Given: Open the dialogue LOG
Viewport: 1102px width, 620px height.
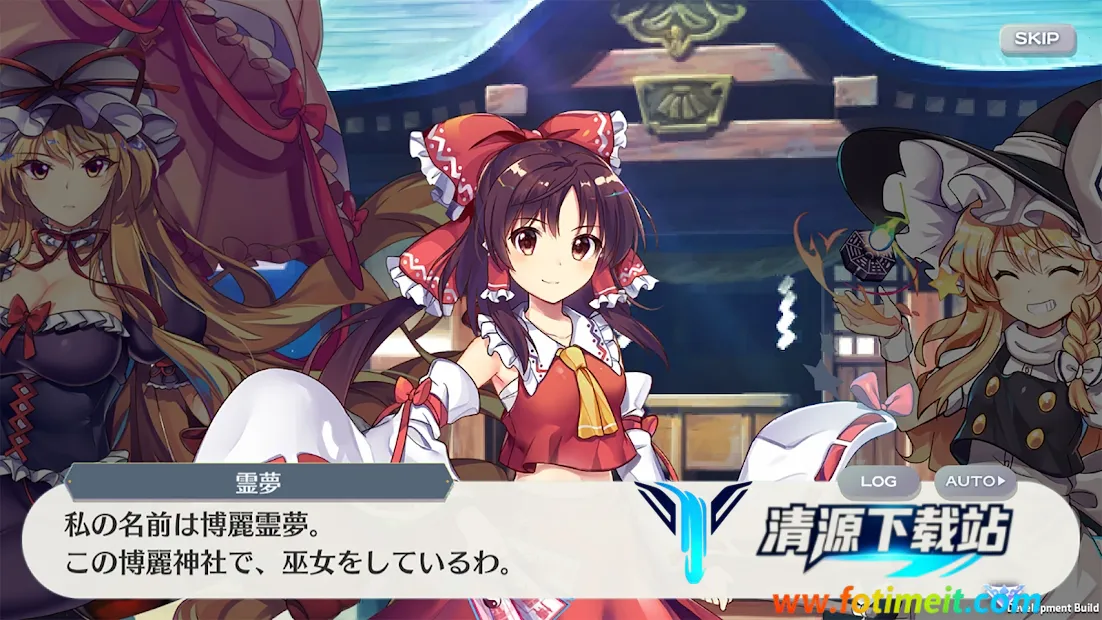Looking at the screenshot, I should tap(878, 481).
